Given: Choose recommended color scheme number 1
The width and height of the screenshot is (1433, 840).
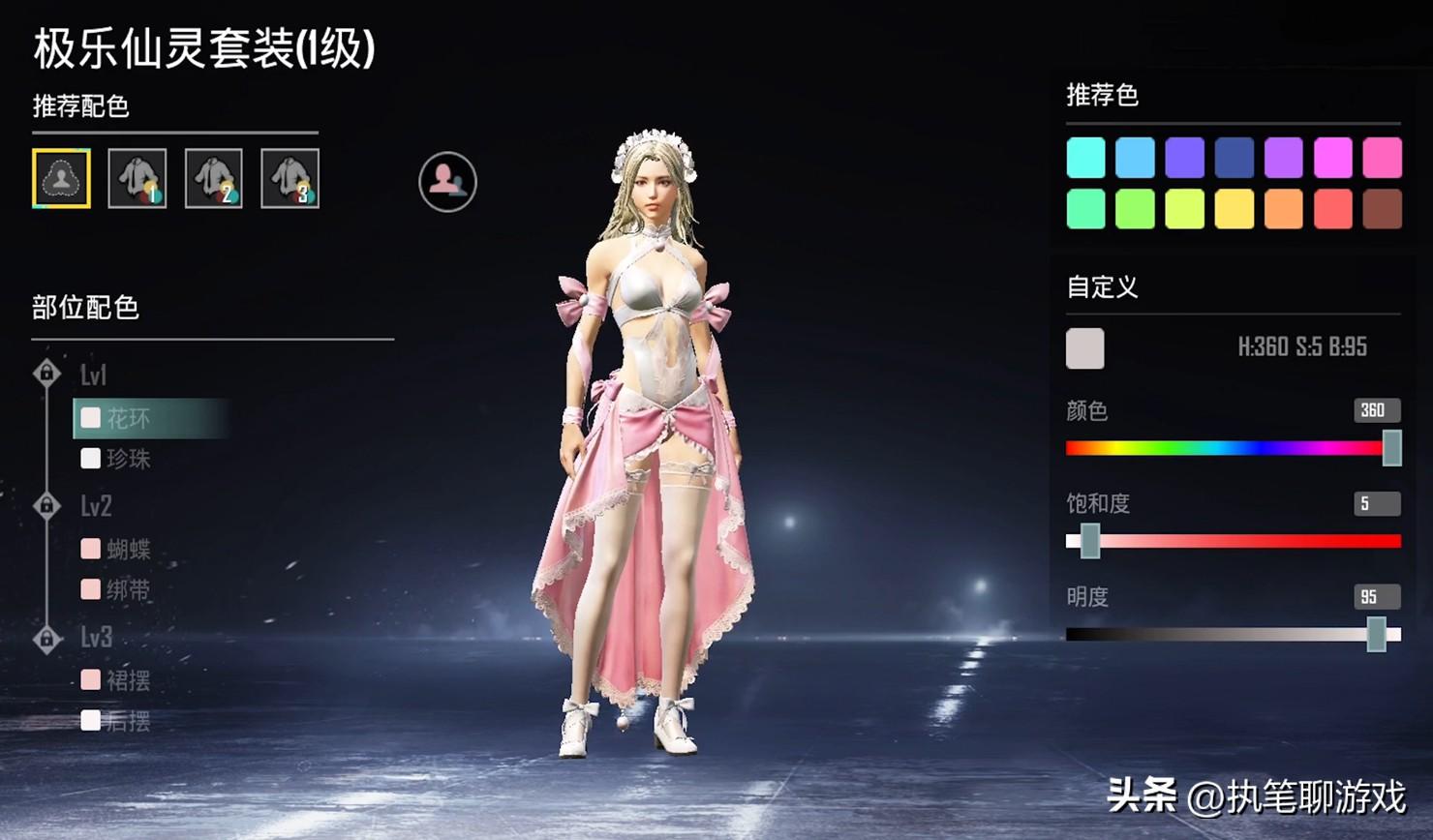Looking at the screenshot, I should [x=137, y=178].
